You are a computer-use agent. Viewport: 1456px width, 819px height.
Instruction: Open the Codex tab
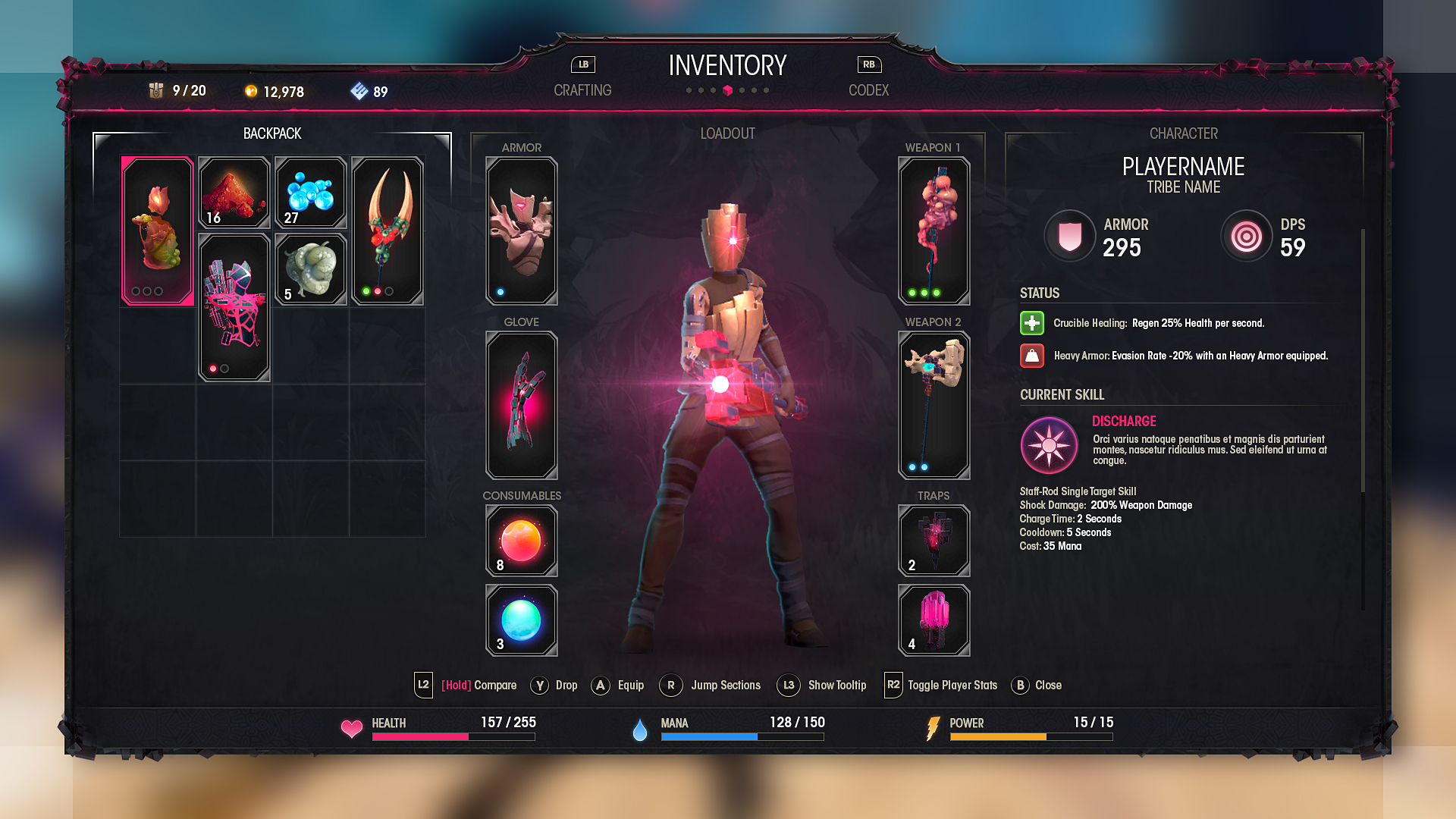click(868, 89)
